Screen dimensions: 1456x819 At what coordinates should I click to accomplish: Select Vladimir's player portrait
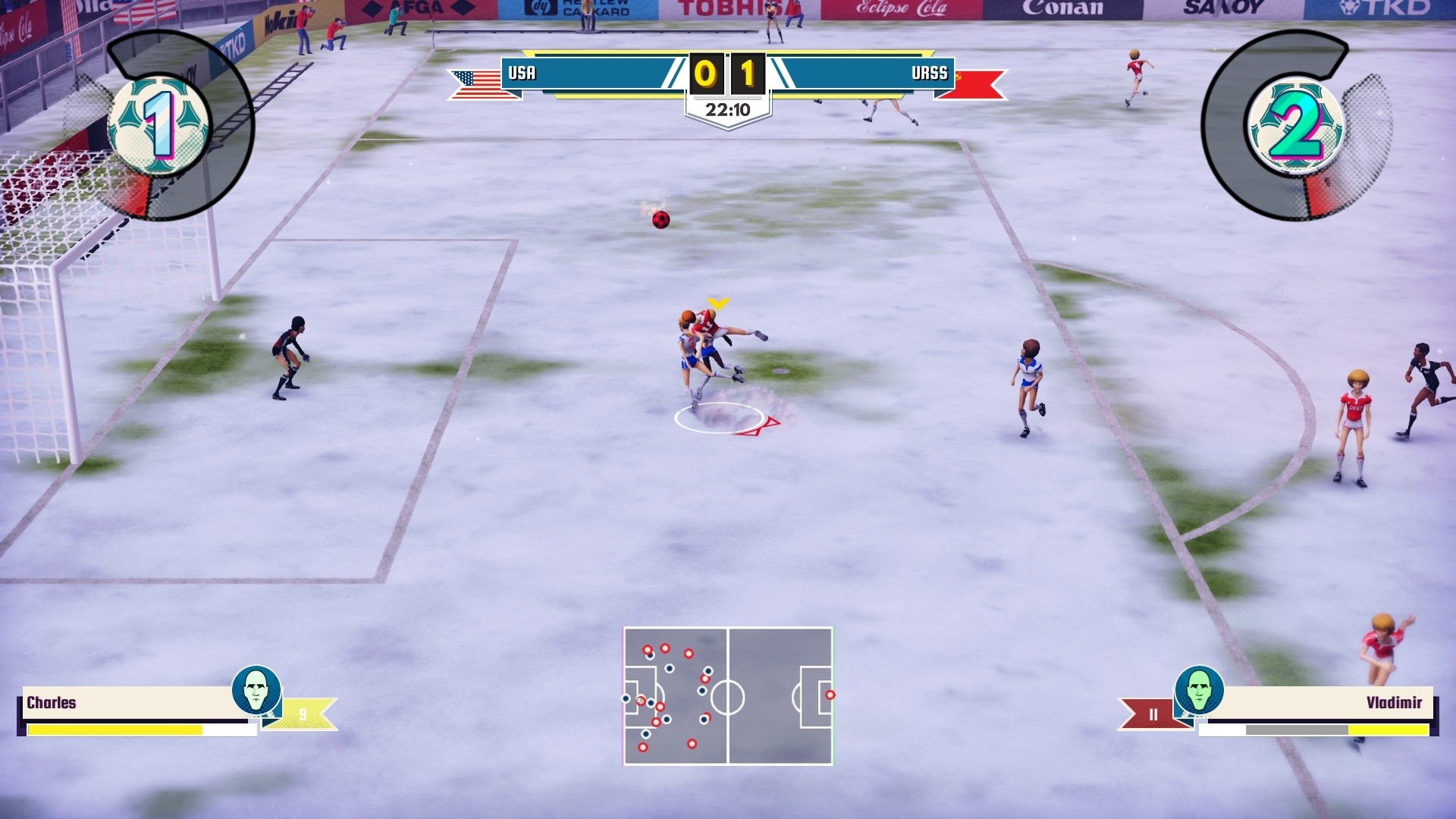pyautogui.click(x=1199, y=690)
